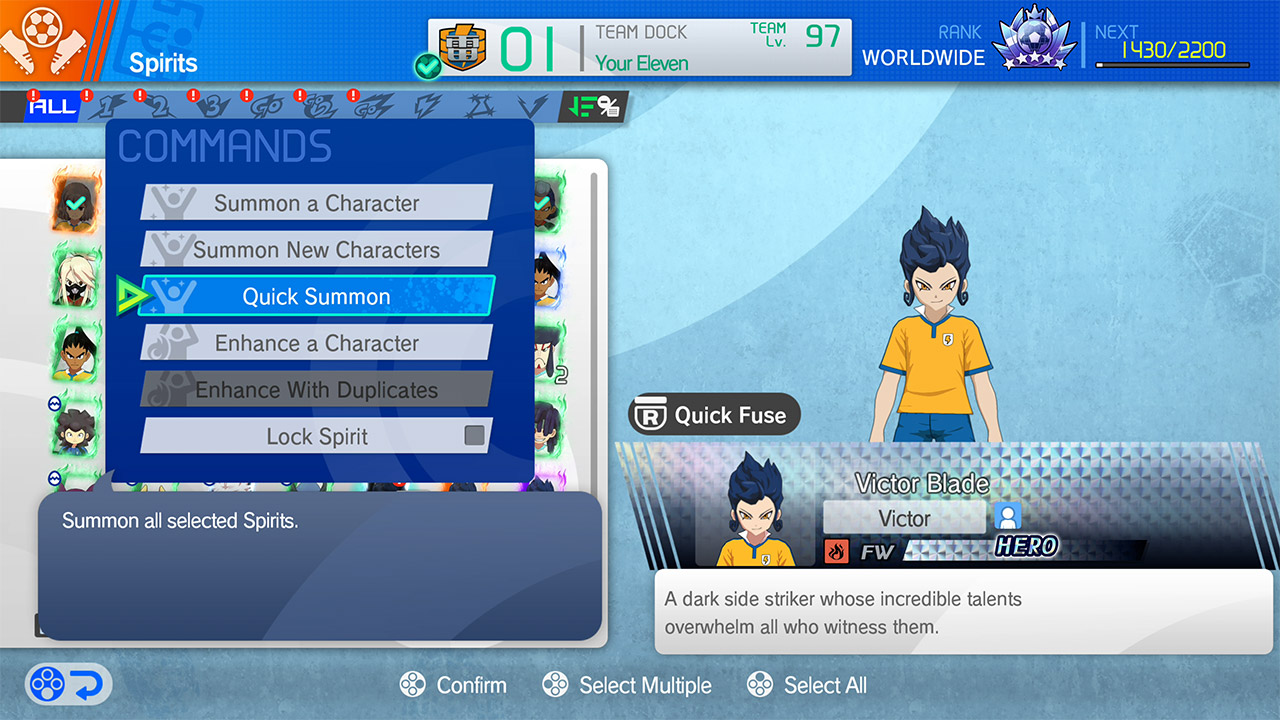This screenshot has height=720, width=1280.
Task: Select Summon New Characters option
Action: [x=316, y=250]
